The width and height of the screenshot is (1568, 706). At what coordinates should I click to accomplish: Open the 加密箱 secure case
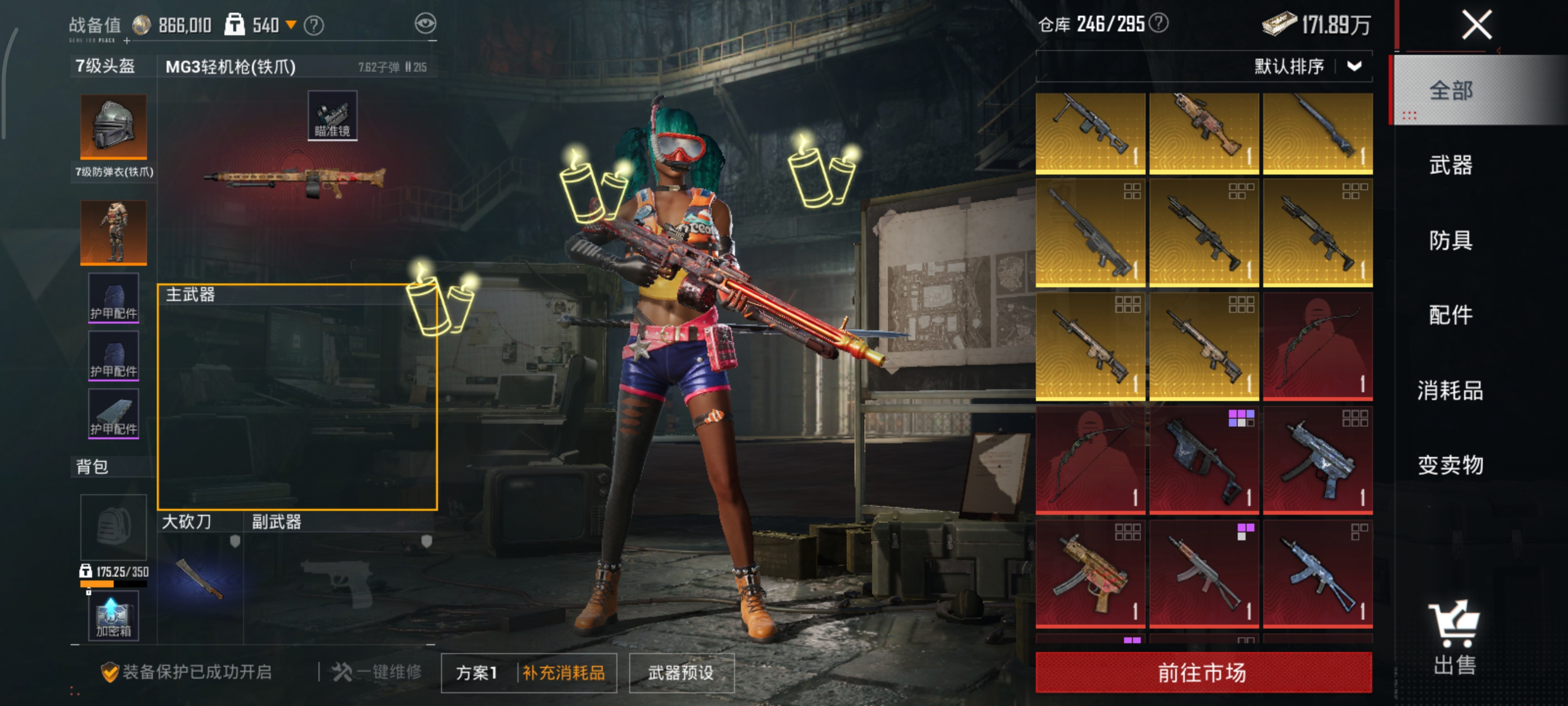pyautogui.click(x=113, y=618)
